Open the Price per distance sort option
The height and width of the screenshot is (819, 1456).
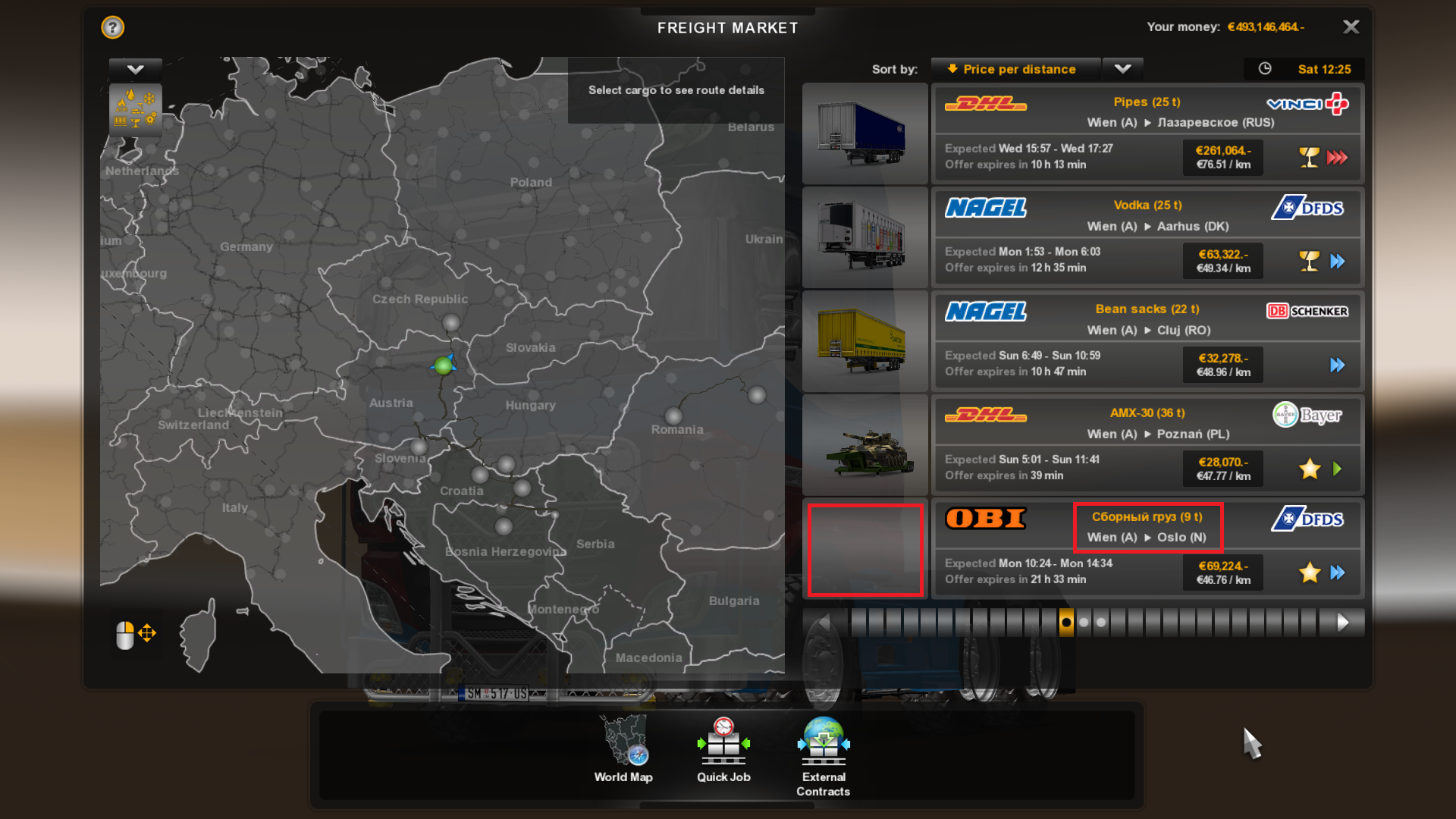point(1015,69)
